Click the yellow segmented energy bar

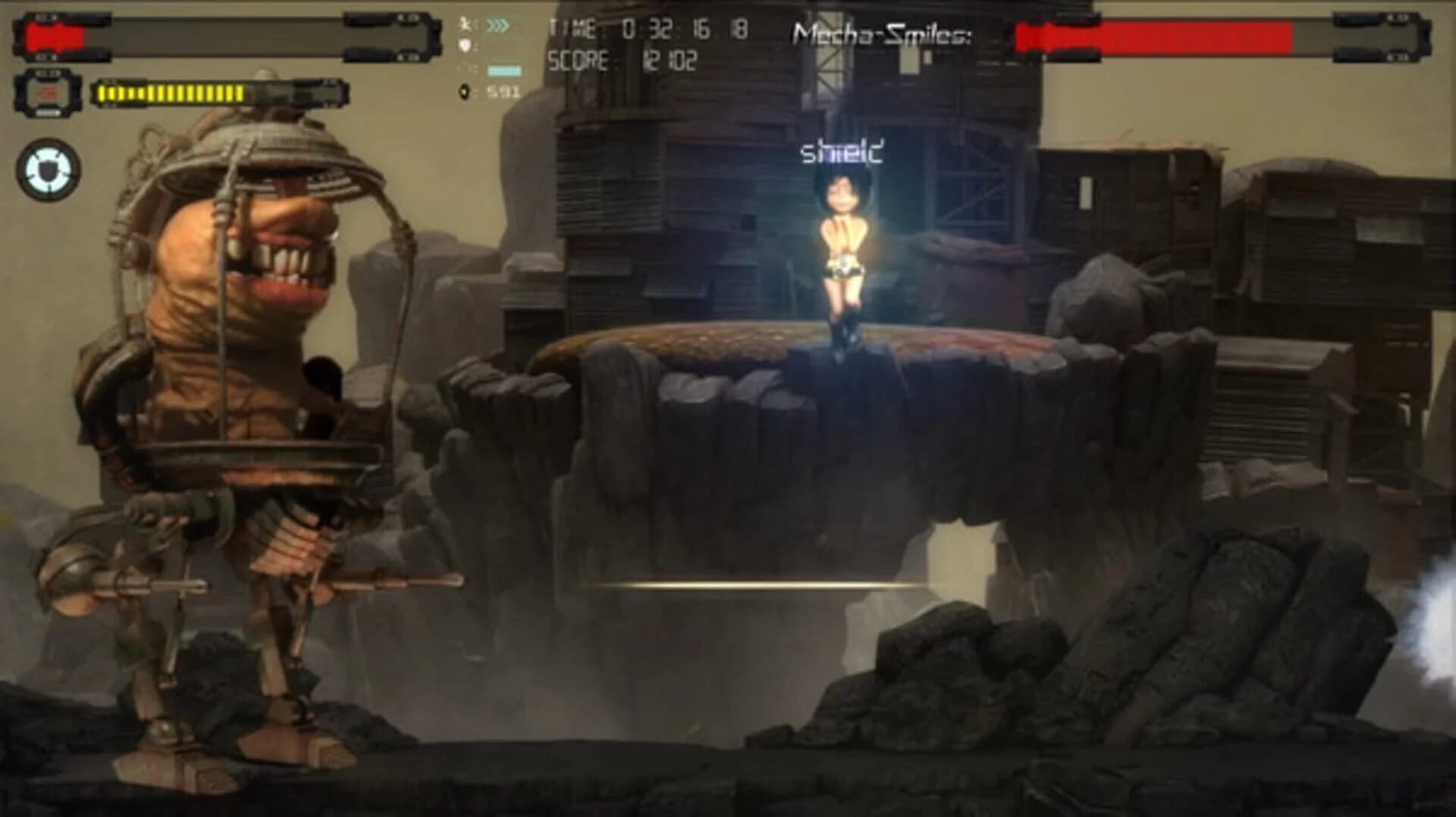(171, 92)
